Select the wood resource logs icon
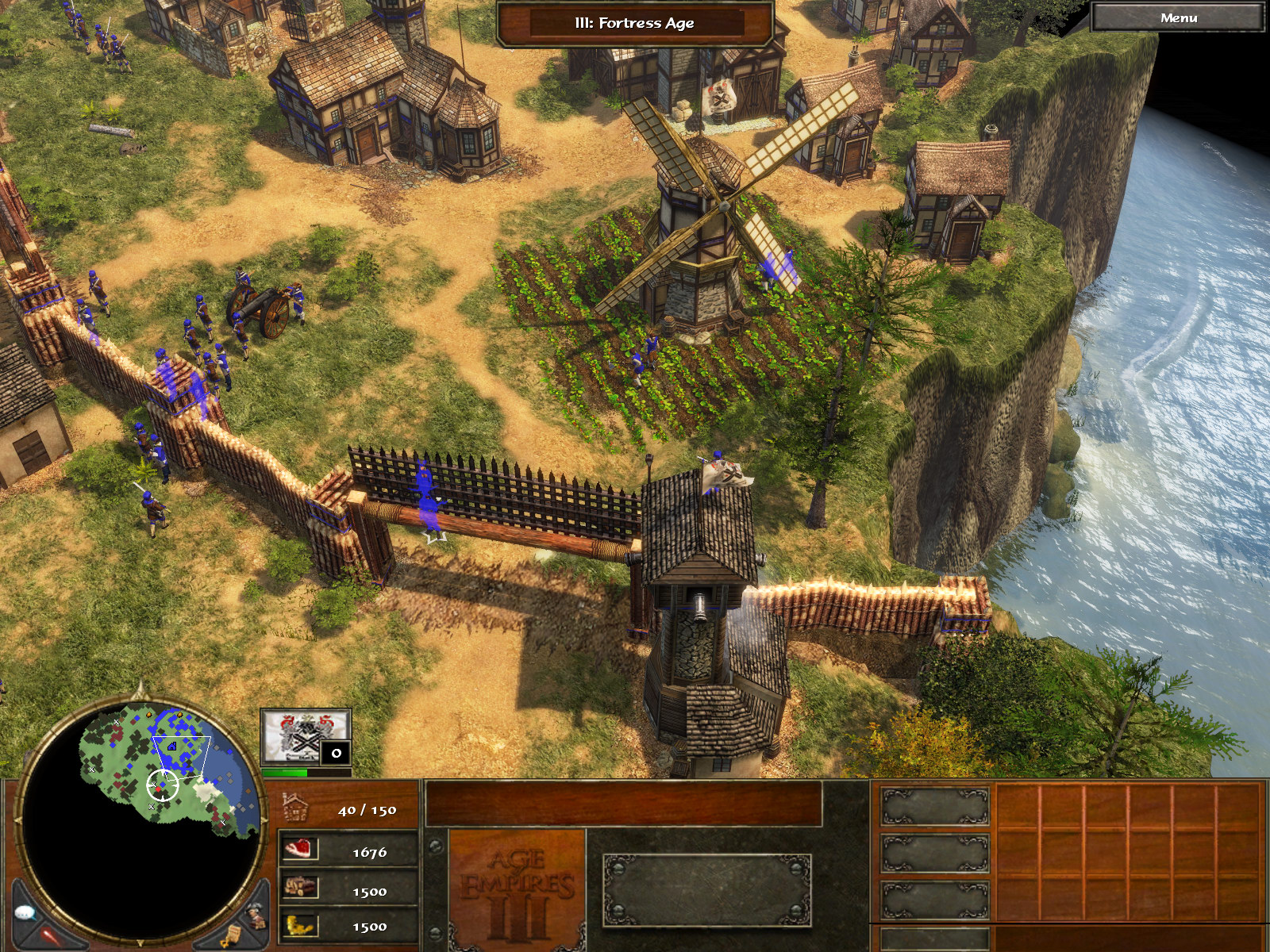The height and width of the screenshot is (952, 1270). [x=300, y=888]
